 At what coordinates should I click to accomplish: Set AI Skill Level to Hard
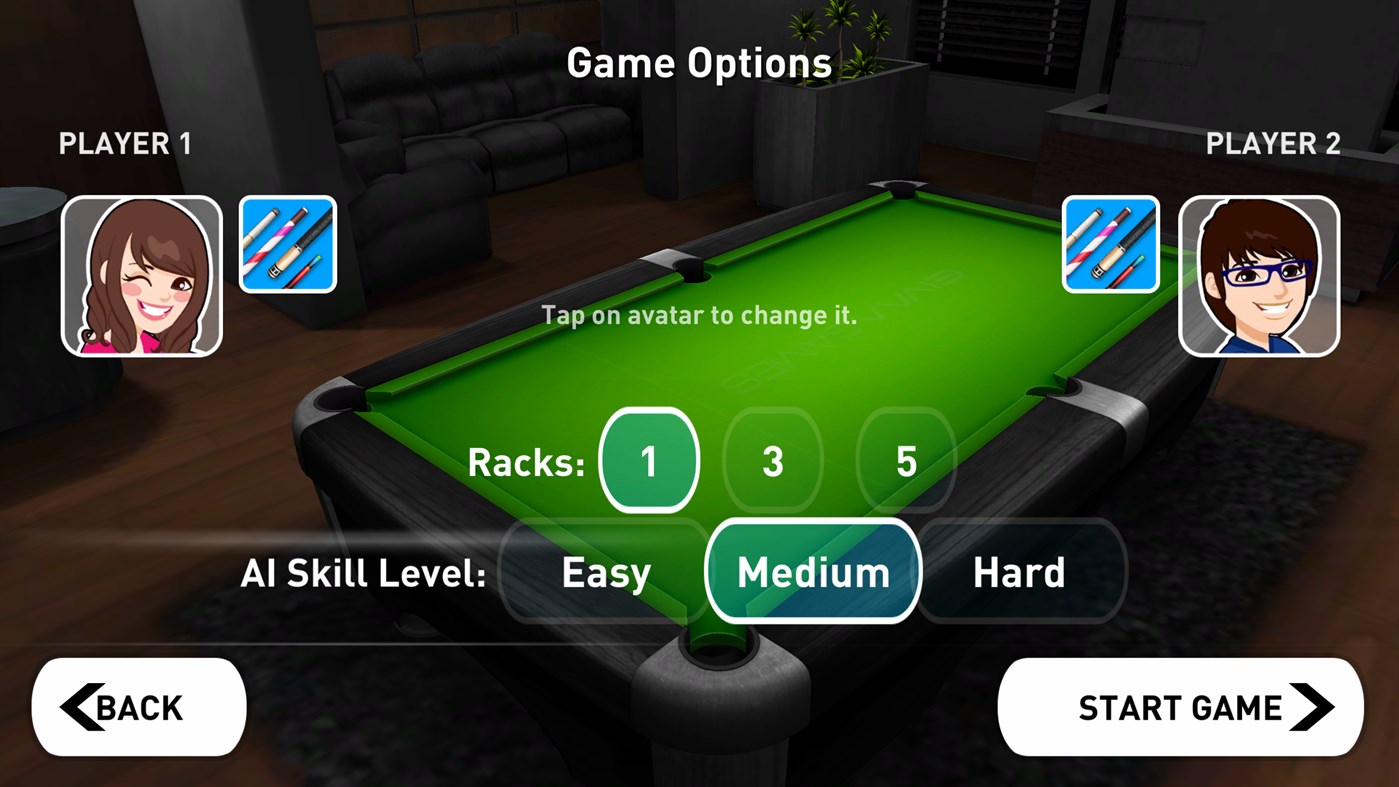coord(1019,572)
